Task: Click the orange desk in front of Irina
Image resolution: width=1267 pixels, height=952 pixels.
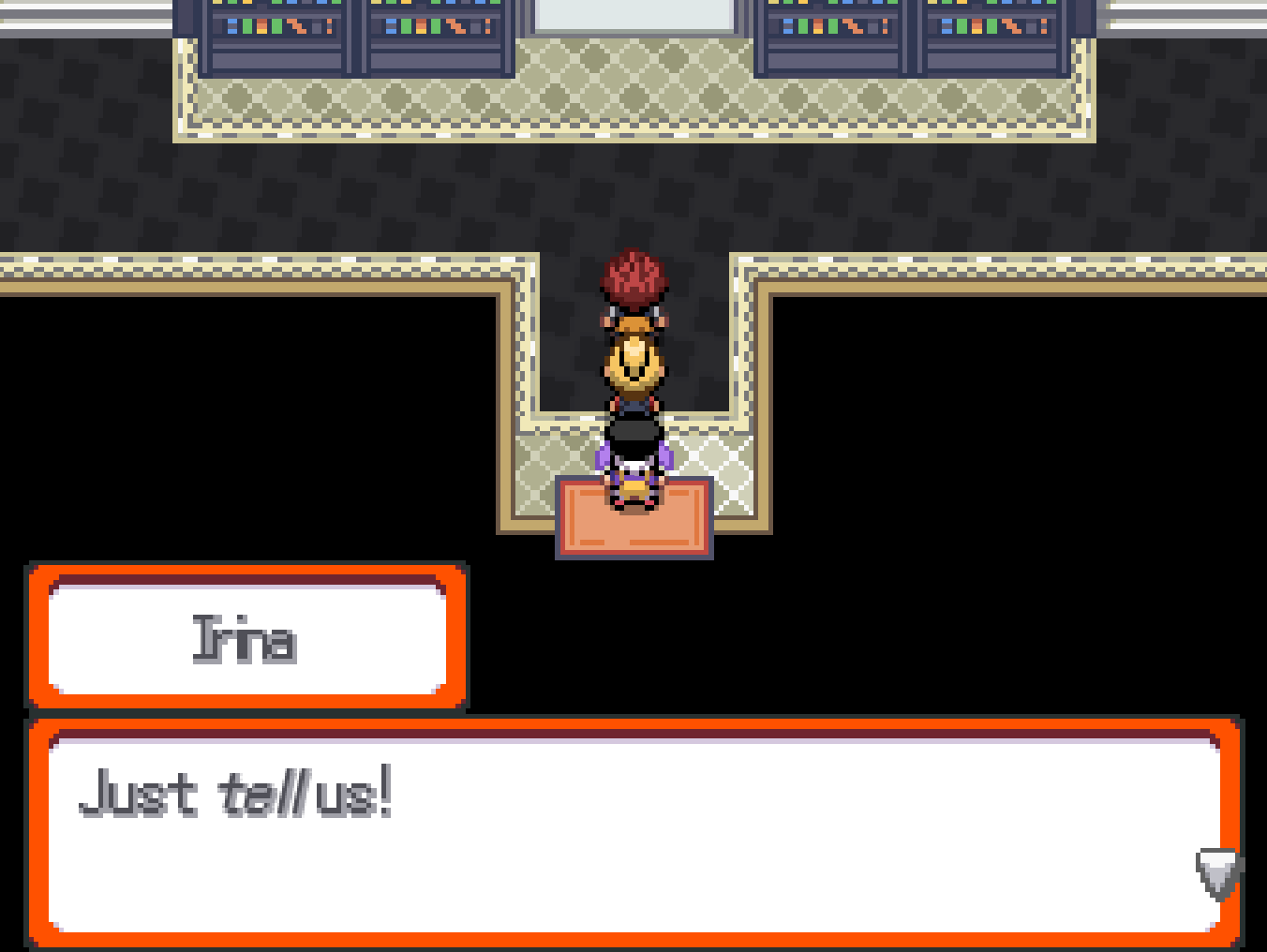Action: click(633, 520)
